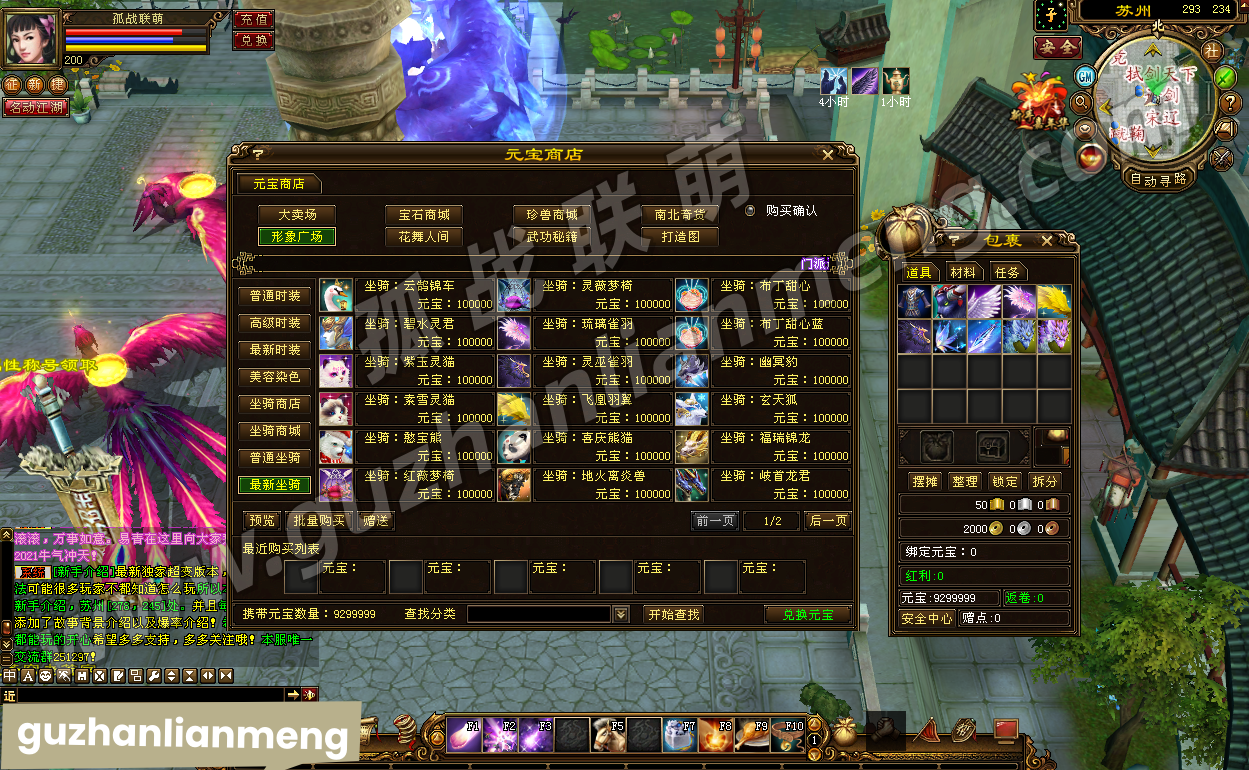Open the 查找分类 dropdown arrow
The height and width of the screenshot is (770, 1249).
[621, 614]
